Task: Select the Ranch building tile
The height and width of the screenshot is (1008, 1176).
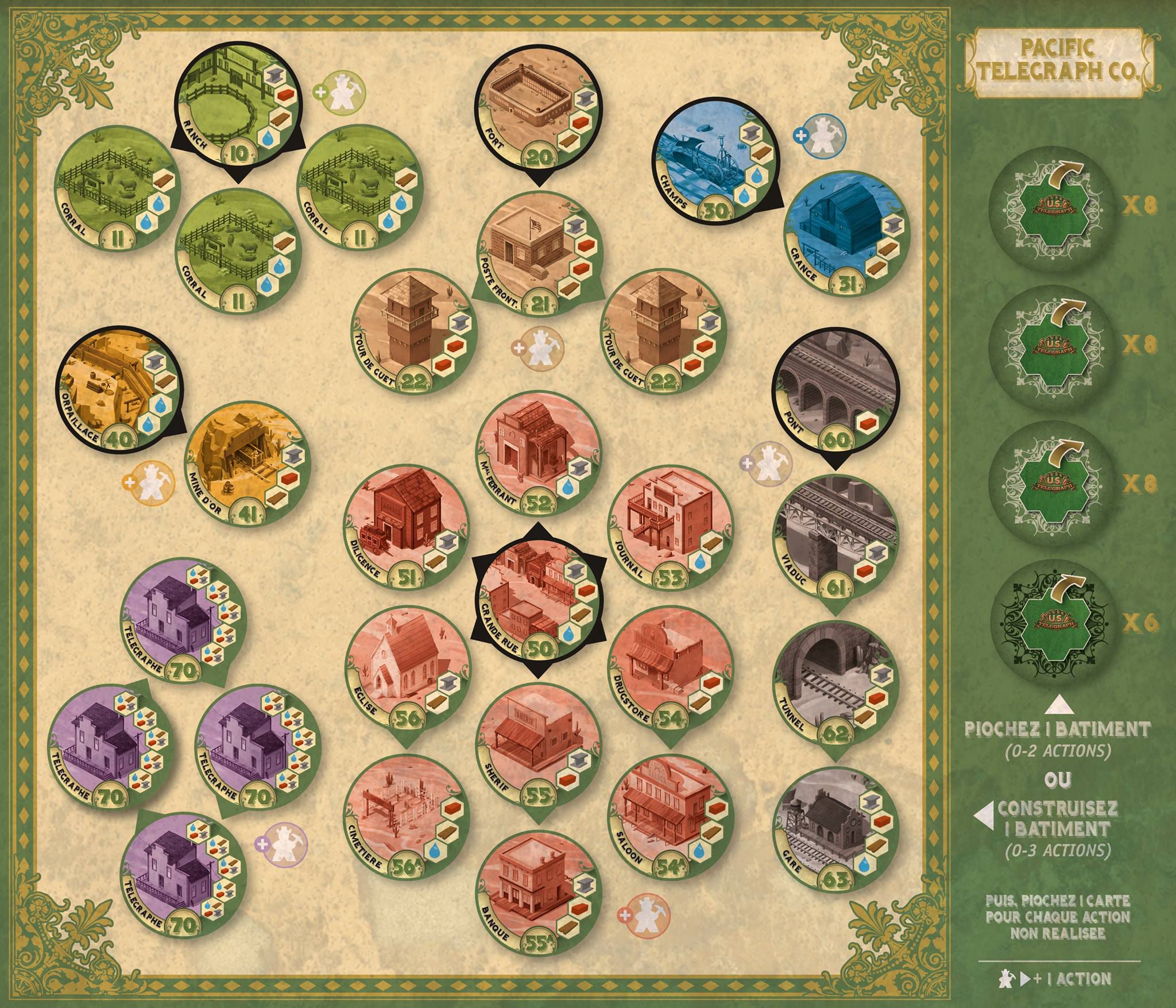Action: point(236,109)
